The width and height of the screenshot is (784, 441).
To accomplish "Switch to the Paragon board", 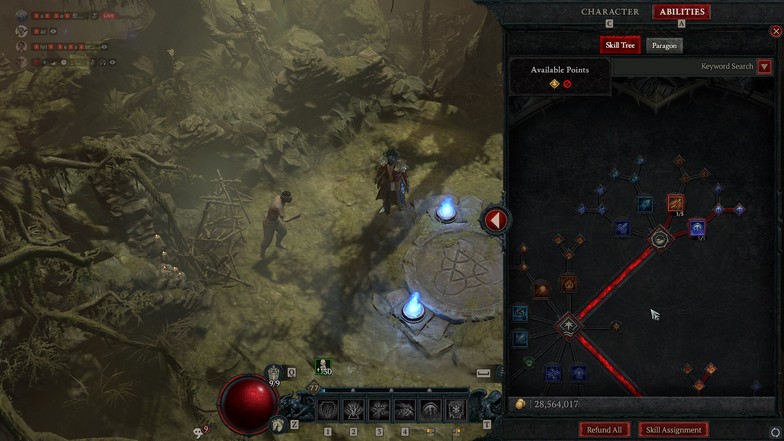I will coord(663,45).
